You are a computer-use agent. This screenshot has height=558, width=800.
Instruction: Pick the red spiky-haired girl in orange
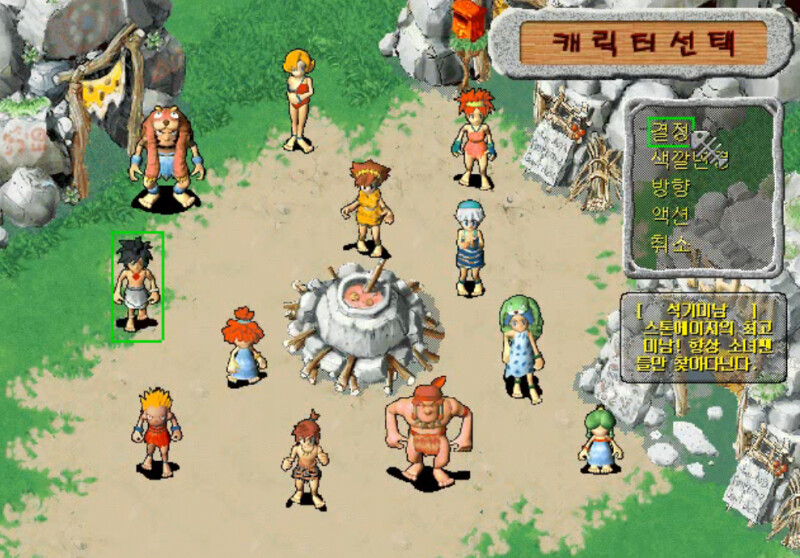pyautogui.click(x=473, y=136)
